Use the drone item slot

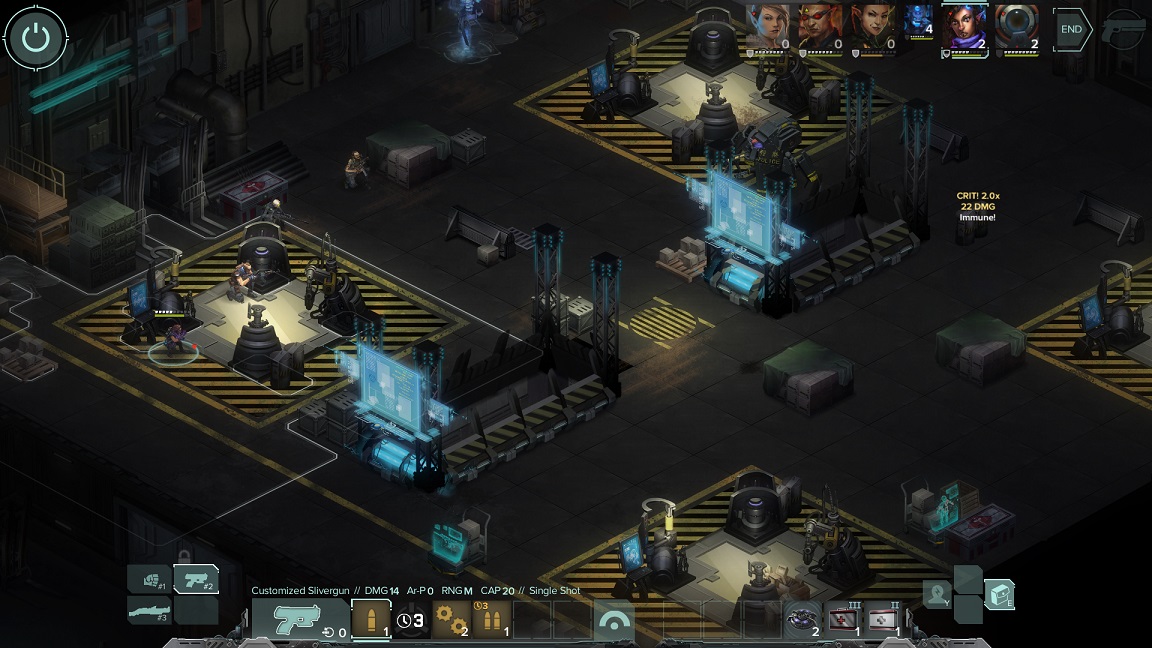[x=803, y=620]
